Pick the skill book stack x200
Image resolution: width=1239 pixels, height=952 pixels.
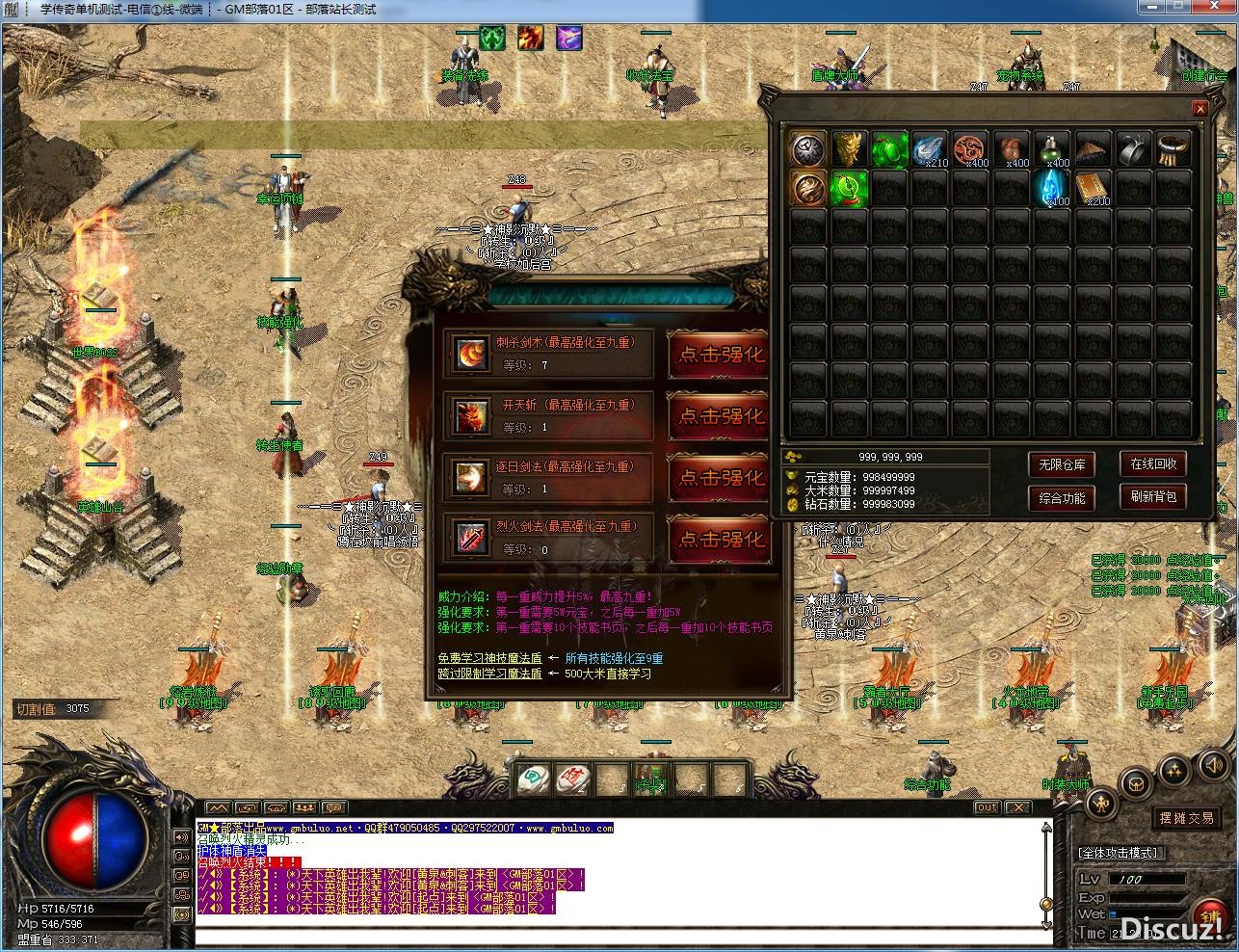tap(1093, 188)
